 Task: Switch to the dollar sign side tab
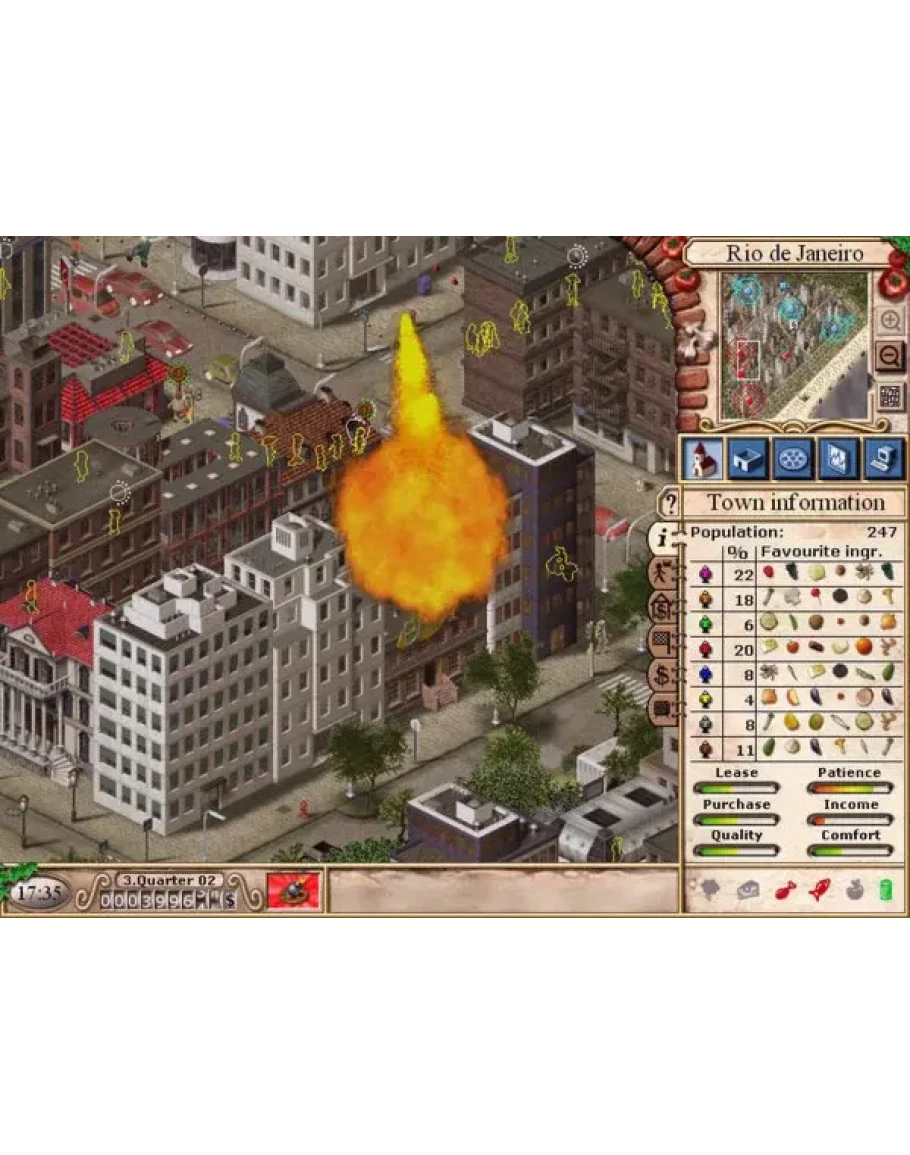(663, 675)
